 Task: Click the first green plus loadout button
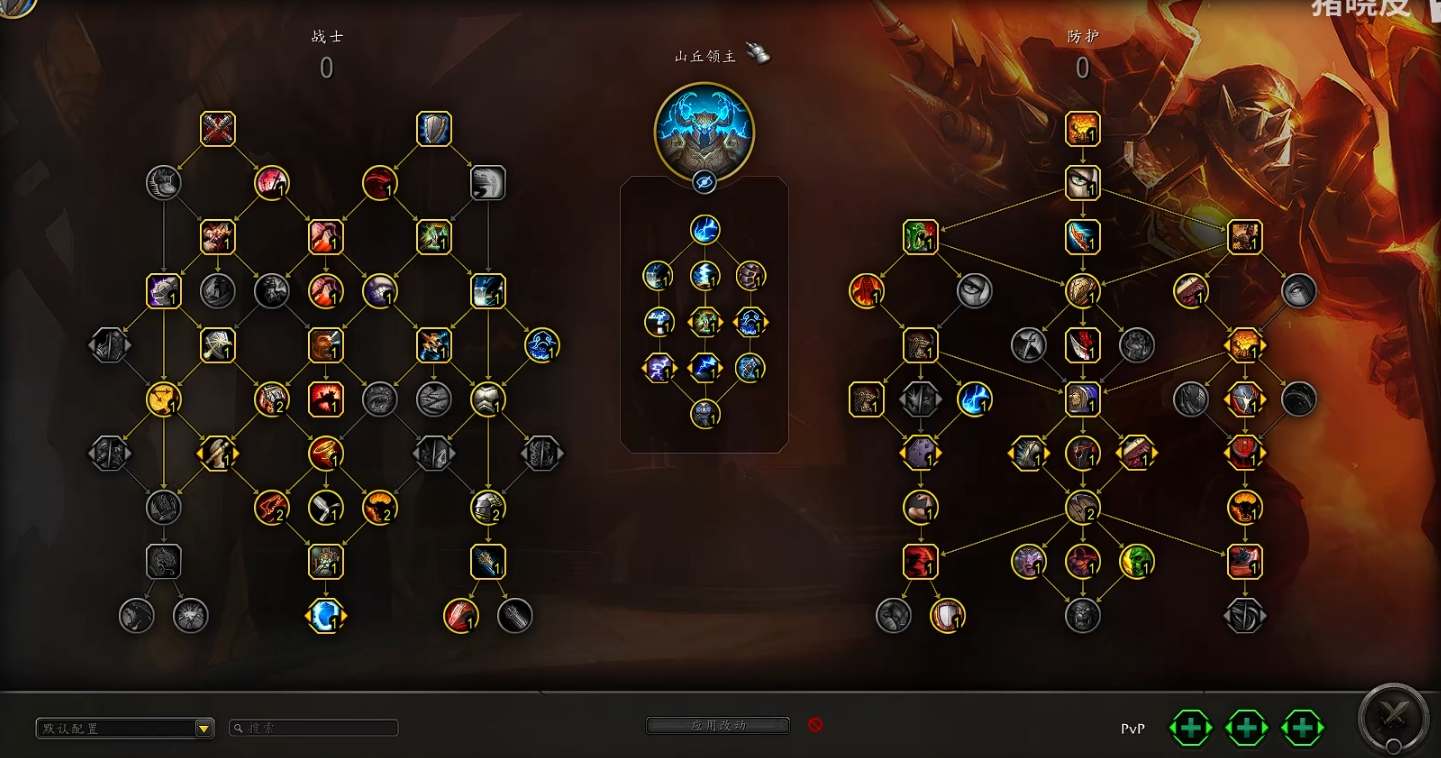point(1190,728)
